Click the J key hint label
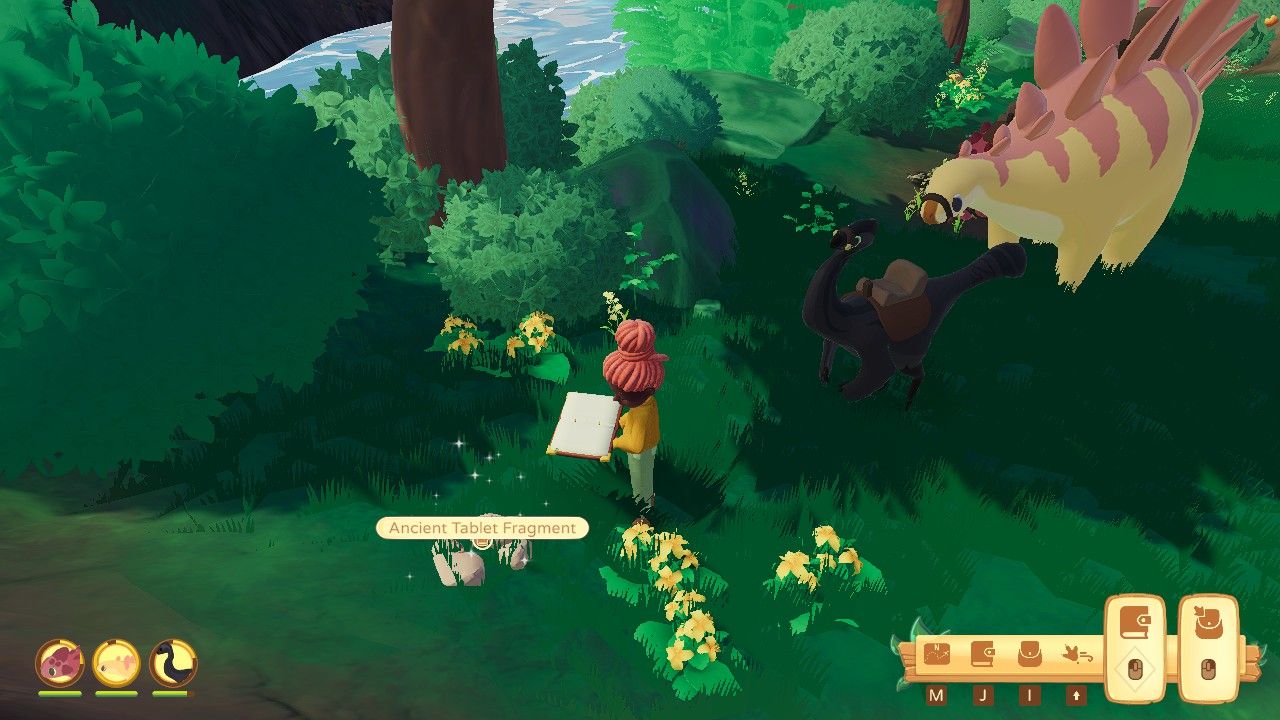The height and width of the screenshot is (720, 1280). [x=983, y=695]
